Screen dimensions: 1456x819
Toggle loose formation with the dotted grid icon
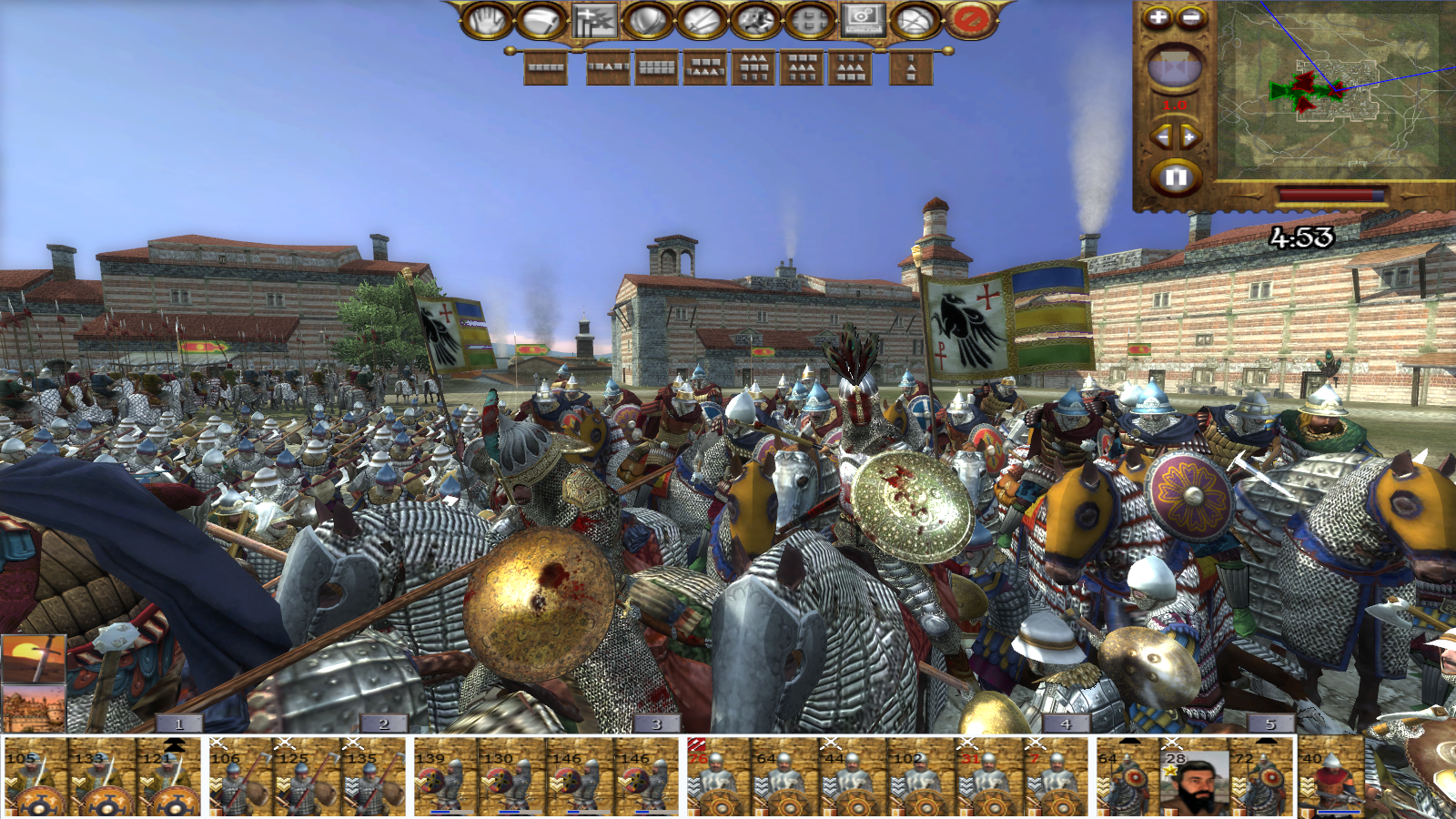click(x=809, y=21)
